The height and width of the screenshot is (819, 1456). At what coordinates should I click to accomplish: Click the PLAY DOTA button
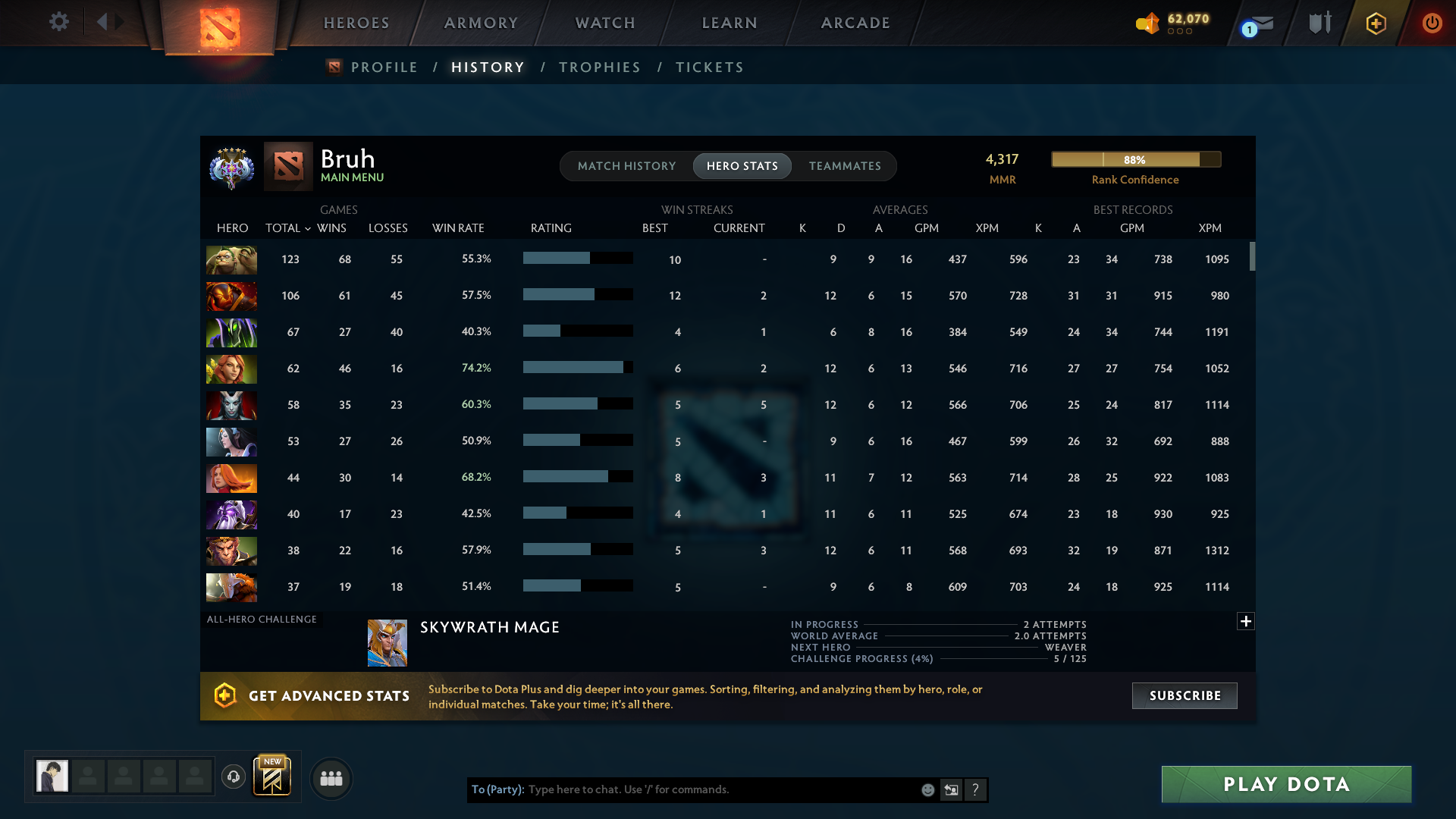[1285, 784]
